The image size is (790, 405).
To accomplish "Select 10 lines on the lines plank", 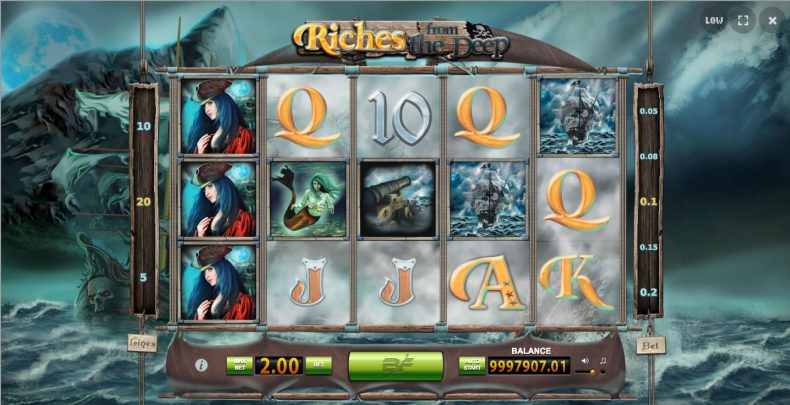I will pos(143,126).
